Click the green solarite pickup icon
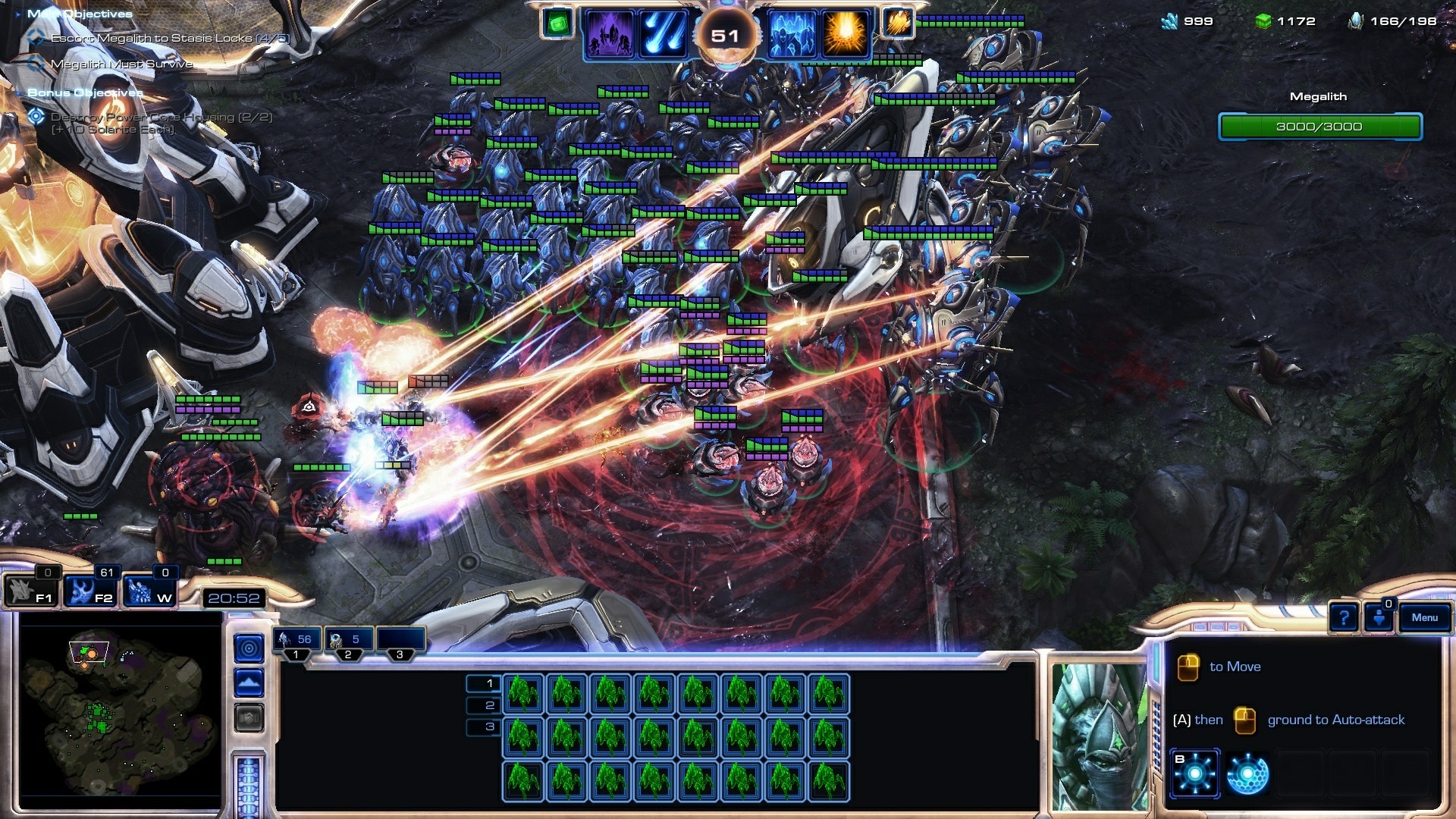This screenshot has width=1456, height=819. 556,25
